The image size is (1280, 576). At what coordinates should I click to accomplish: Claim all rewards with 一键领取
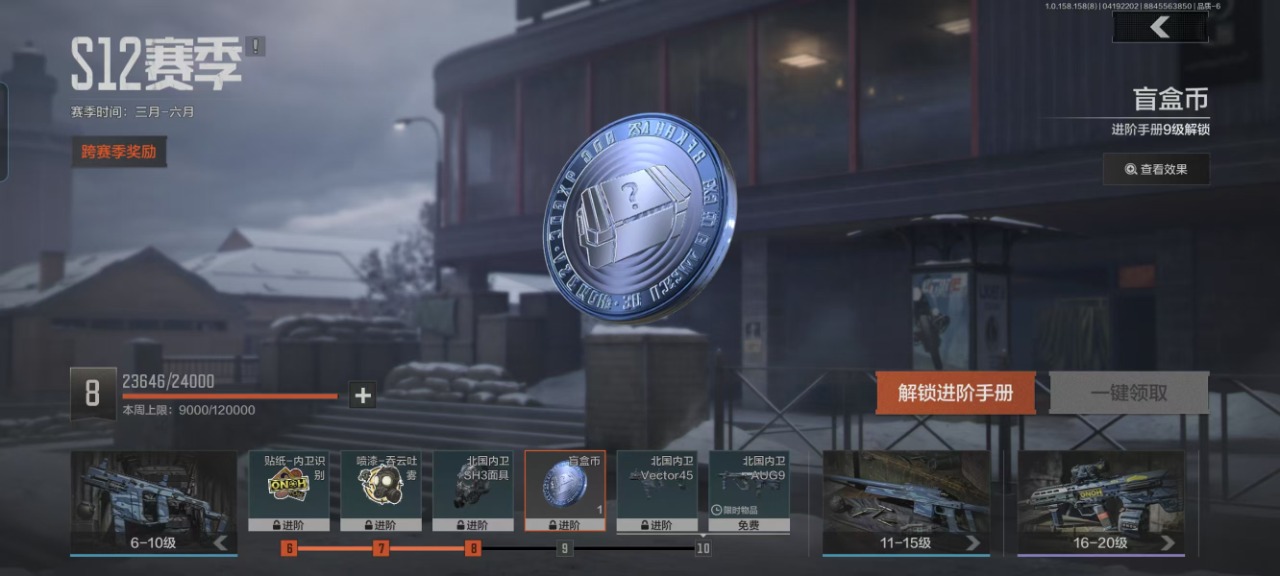[1128, 393]
